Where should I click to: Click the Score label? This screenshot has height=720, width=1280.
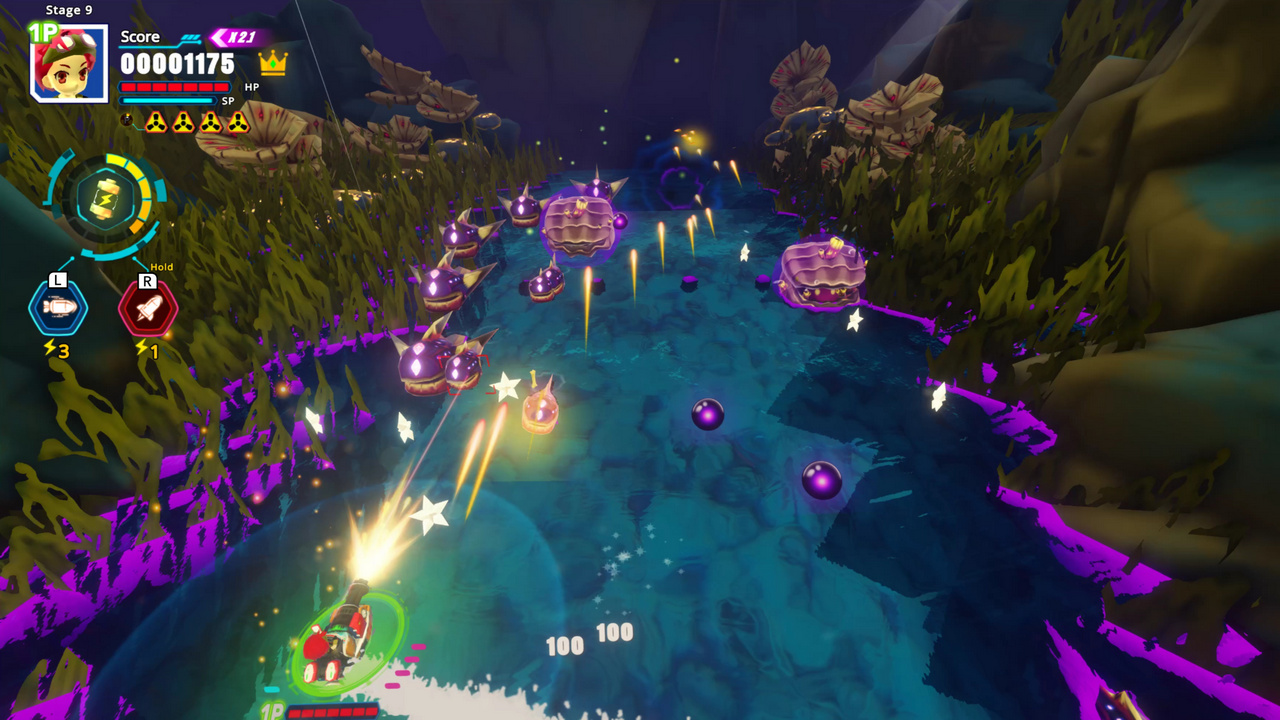pyautogui.click(x=139, y=36)
